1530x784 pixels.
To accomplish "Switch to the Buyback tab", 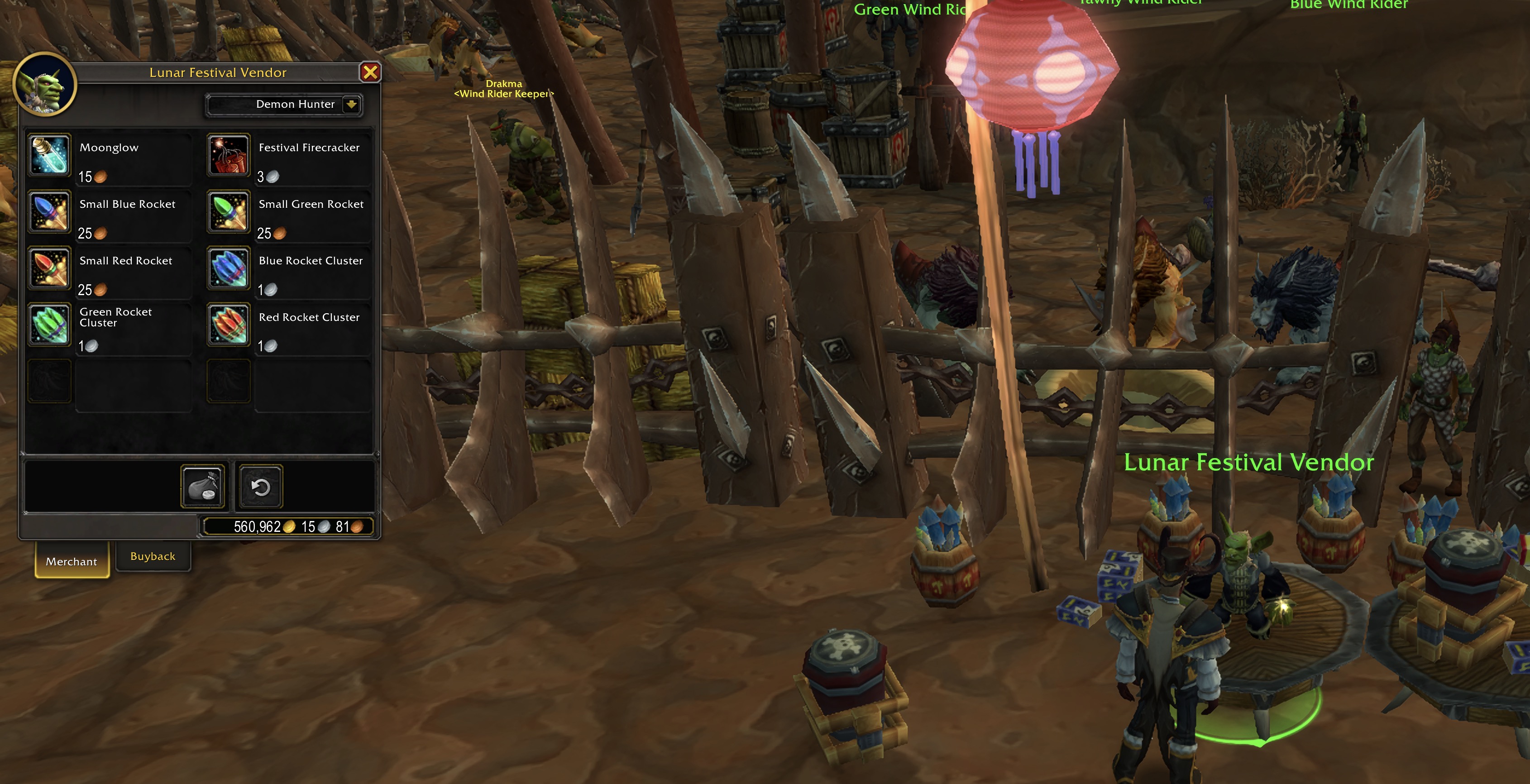I will 153,556.
